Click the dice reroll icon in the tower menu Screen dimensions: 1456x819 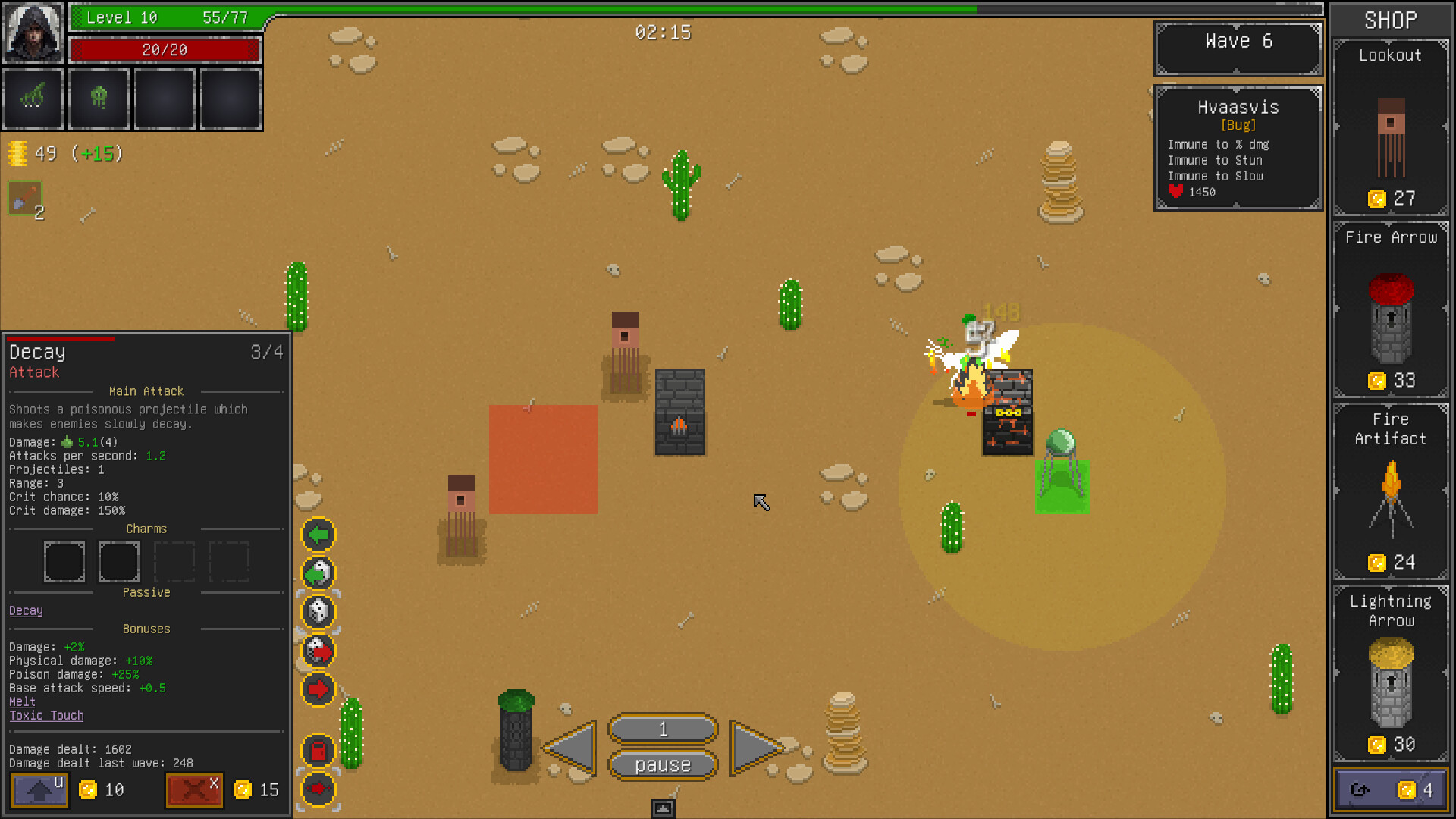(318, 612)
